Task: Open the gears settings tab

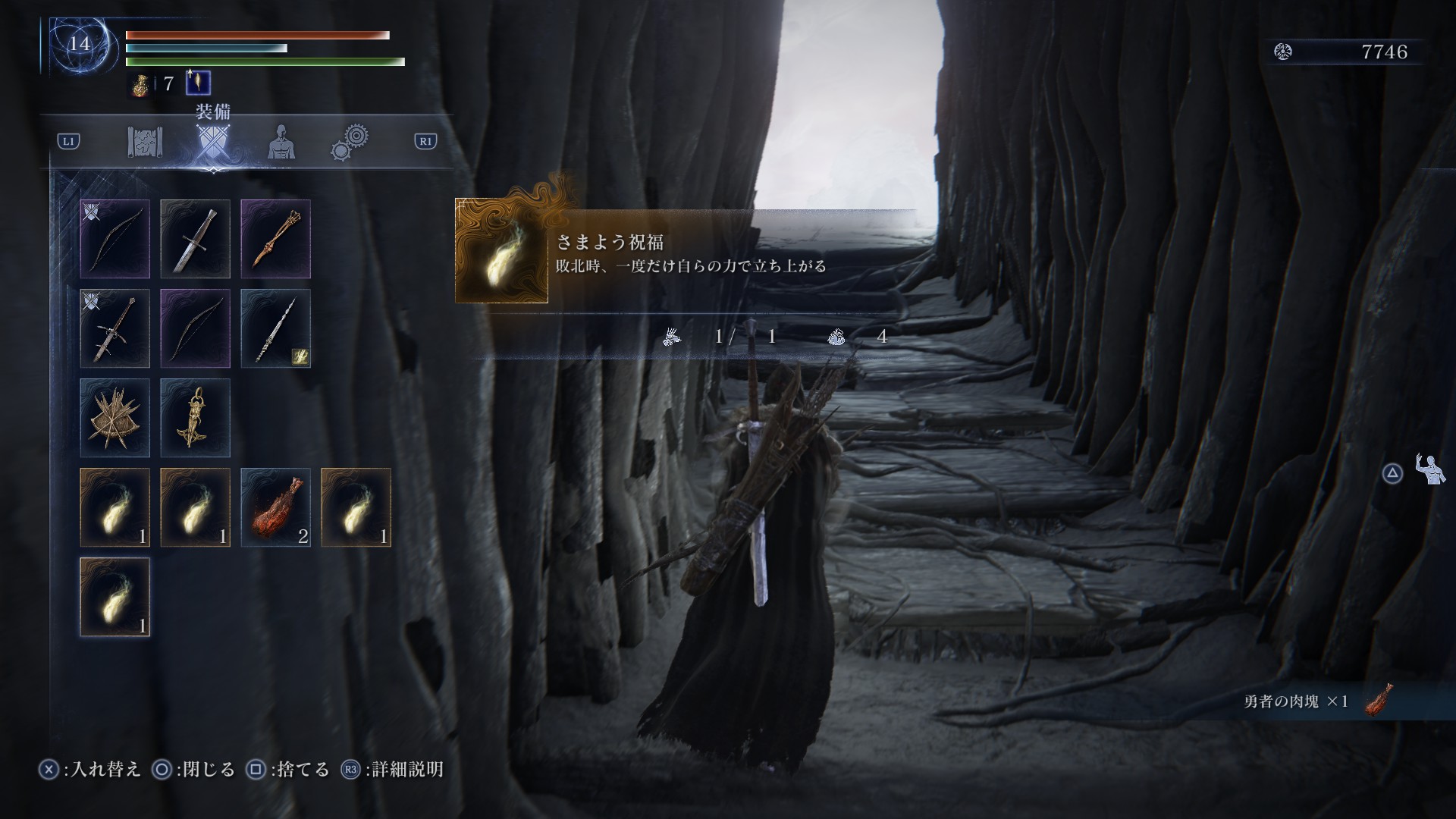Action: tap(350, 142)
